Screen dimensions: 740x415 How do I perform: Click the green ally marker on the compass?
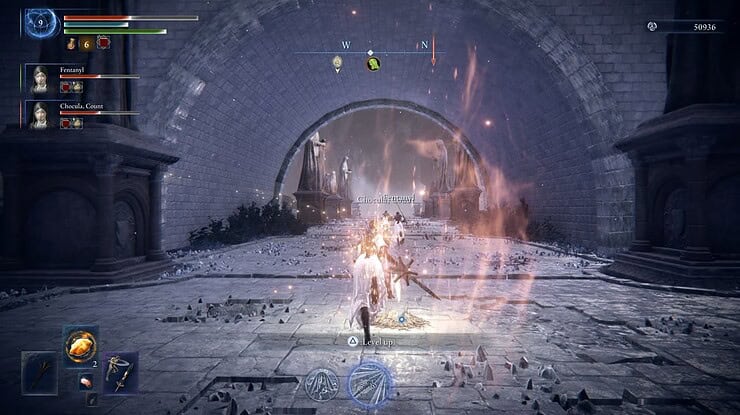373,63
